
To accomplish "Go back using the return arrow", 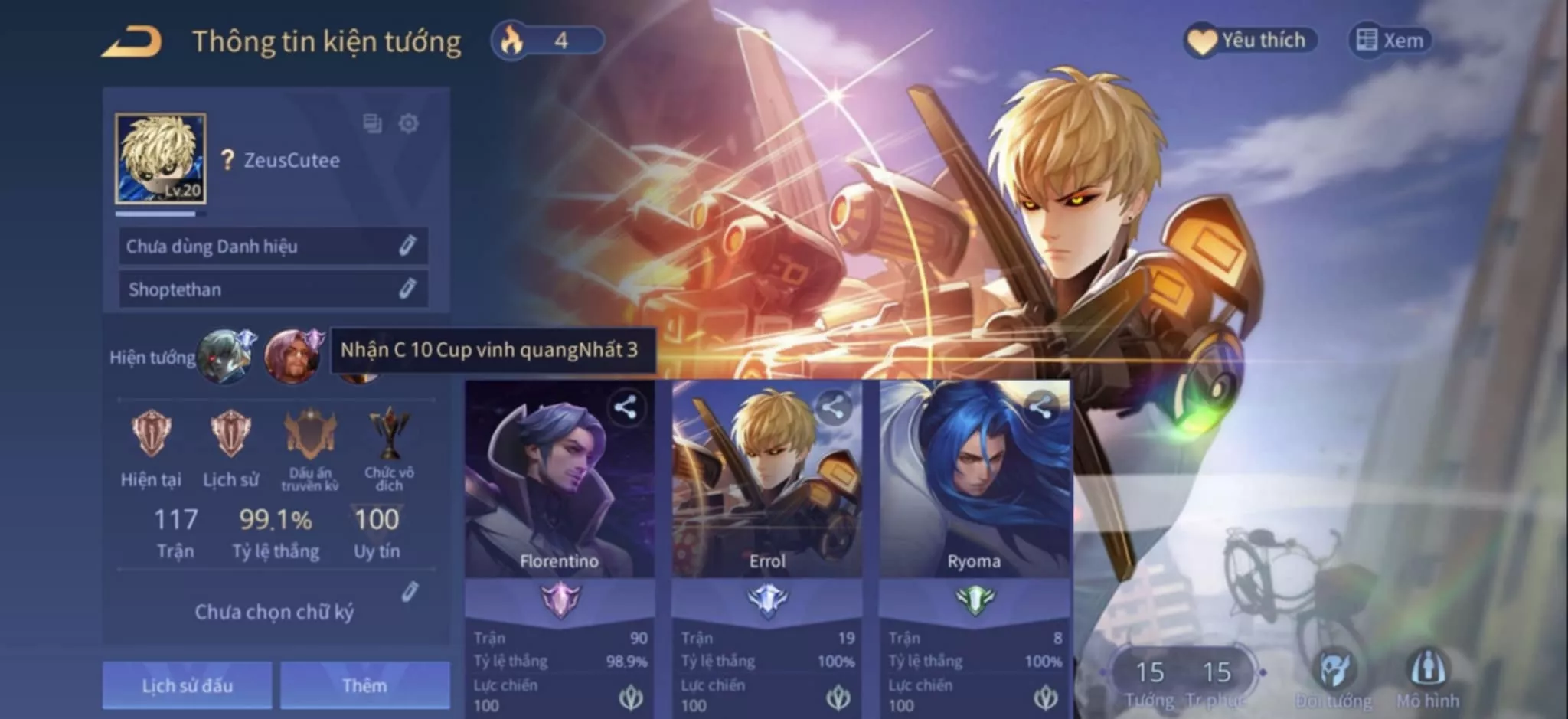I will [132, 41].
